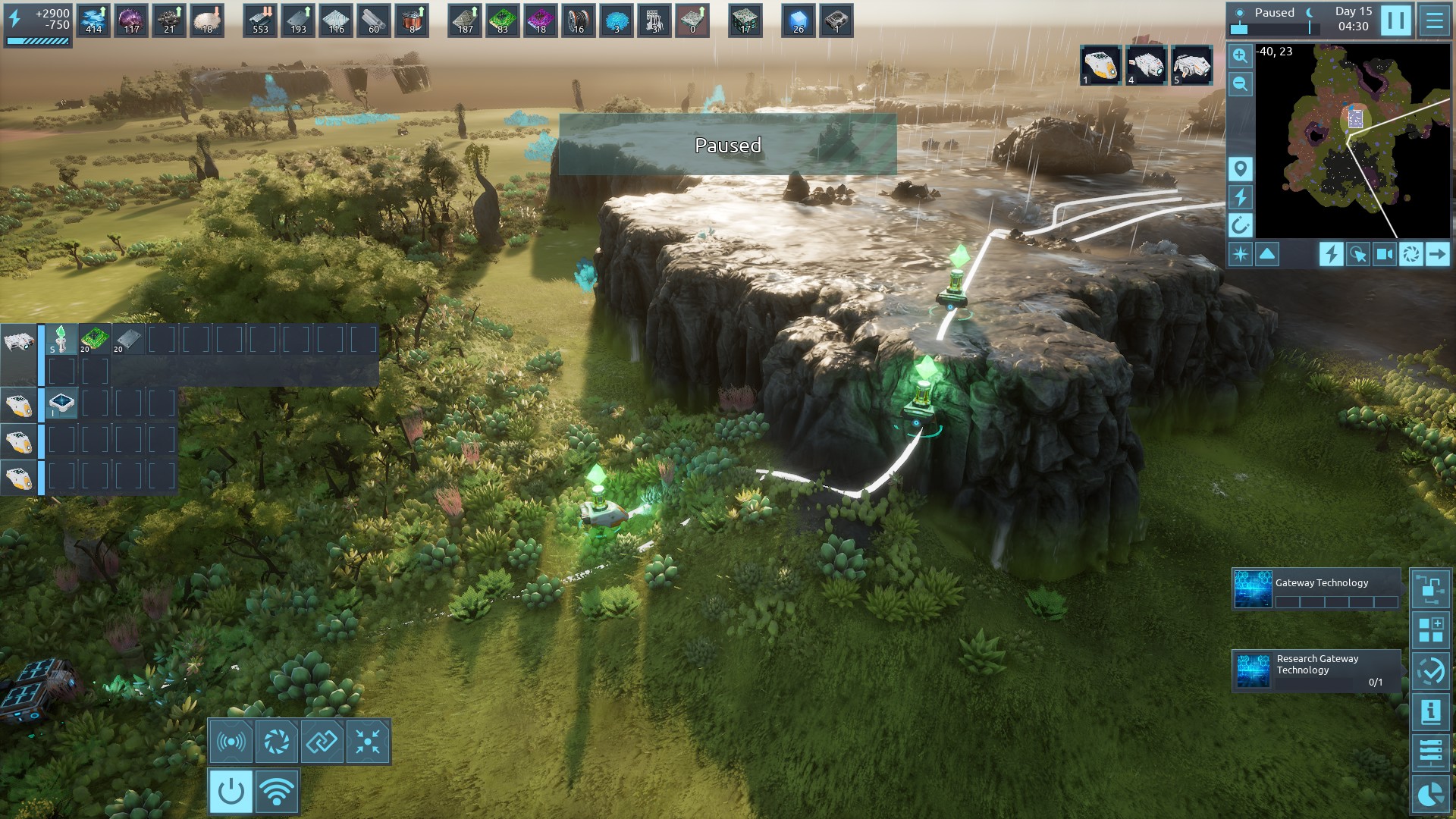
Task: Select the metal plate inventory slot
Action: pyautogui.click(x=128, y=339)
